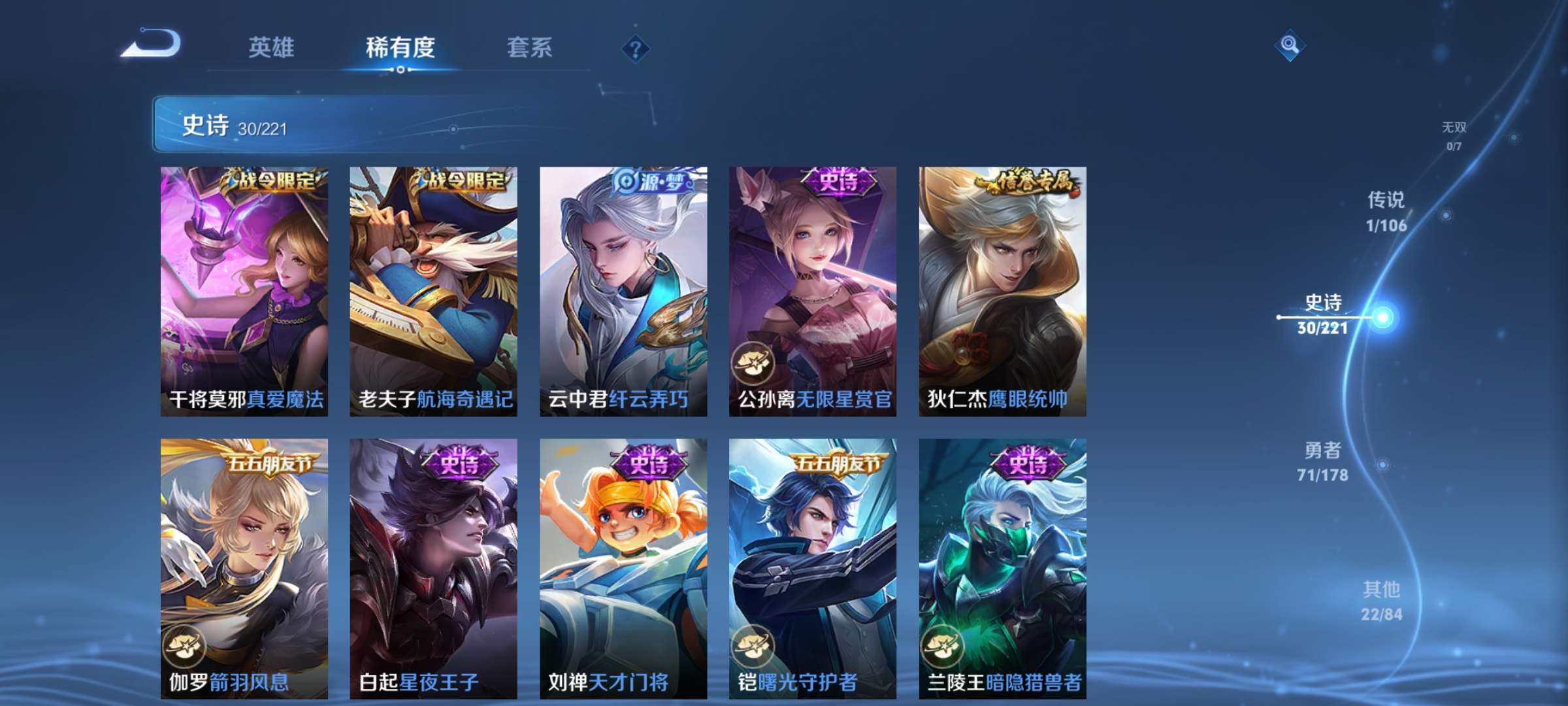The image size is (1568, 706).
Task: Click the back arrow button
Action: tap(152, 44)
